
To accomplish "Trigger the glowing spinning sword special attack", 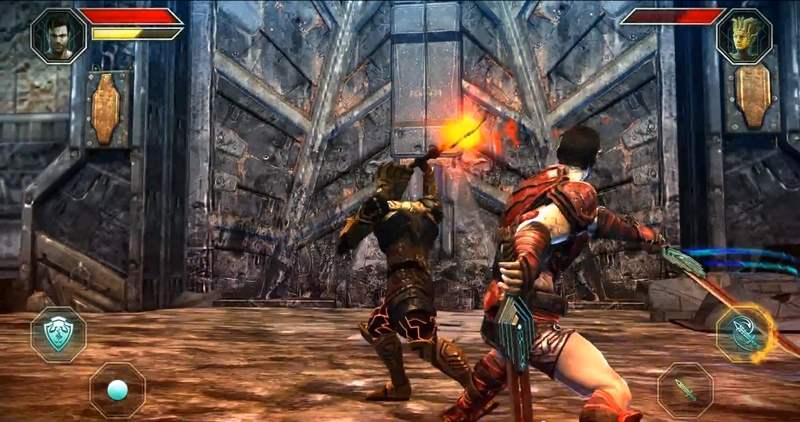I will click(x=745, y=334).
